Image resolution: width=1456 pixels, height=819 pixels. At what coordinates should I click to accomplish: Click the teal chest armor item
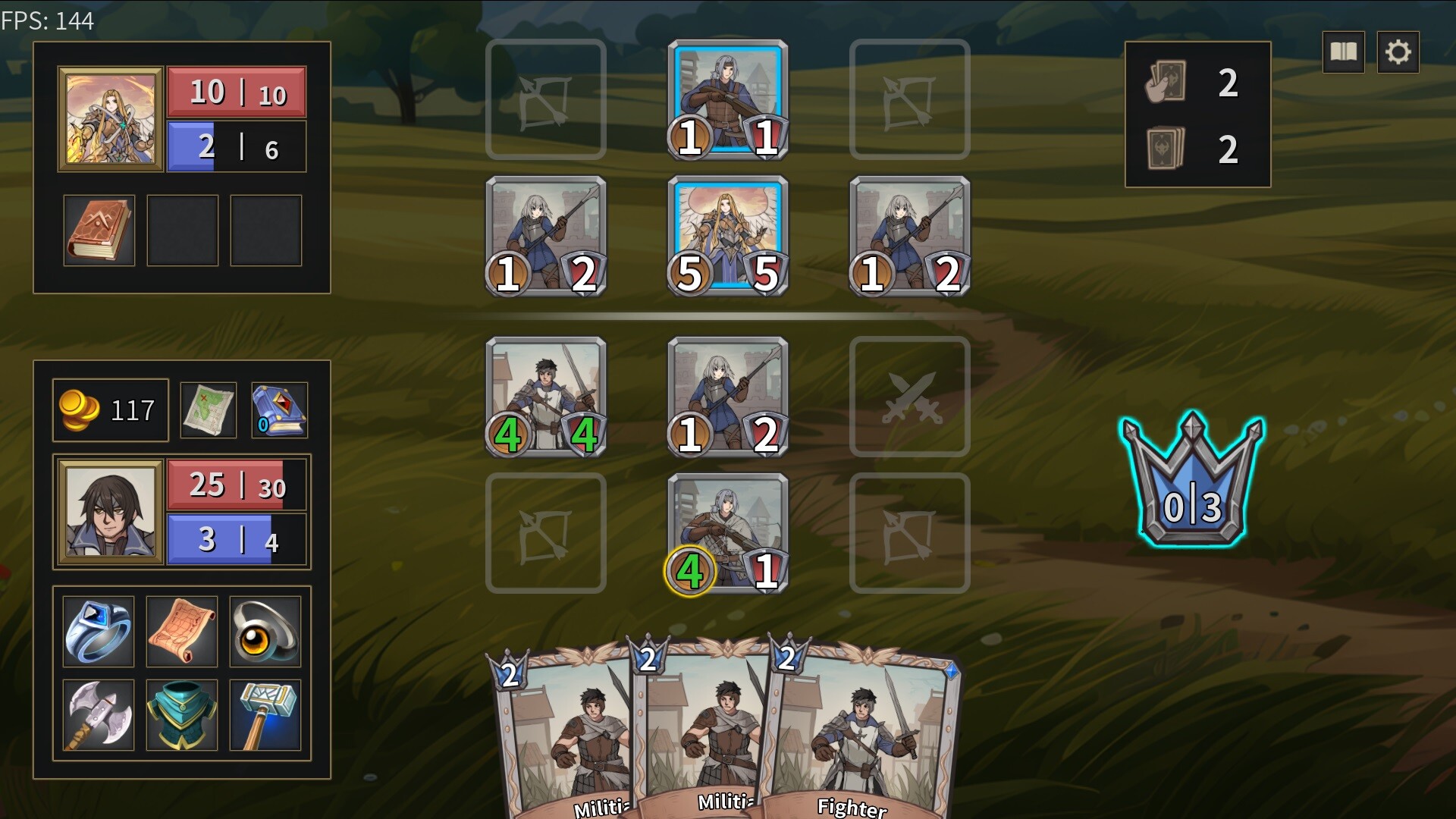point(181,715)
